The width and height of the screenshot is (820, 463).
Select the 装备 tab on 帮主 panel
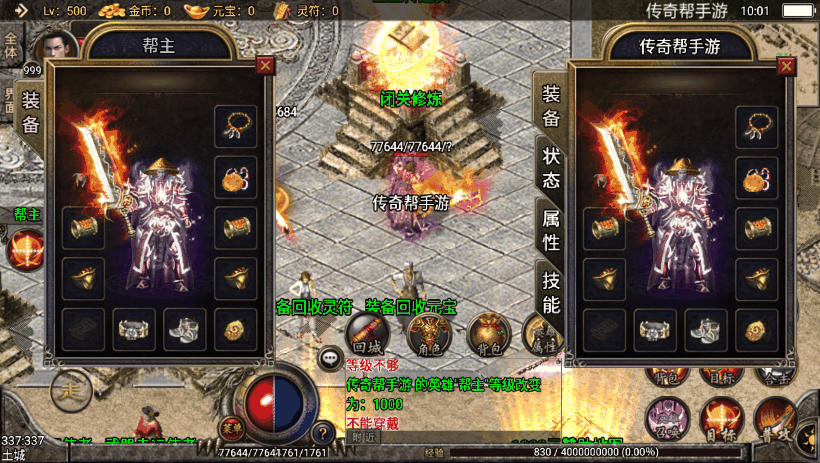pos(31,112)
